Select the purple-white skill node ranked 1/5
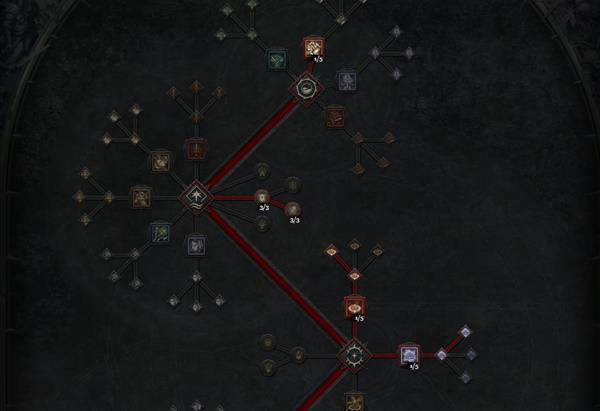The height and width of the screenshot is (411, 600). pyautogui.click(x=408, y=354)
